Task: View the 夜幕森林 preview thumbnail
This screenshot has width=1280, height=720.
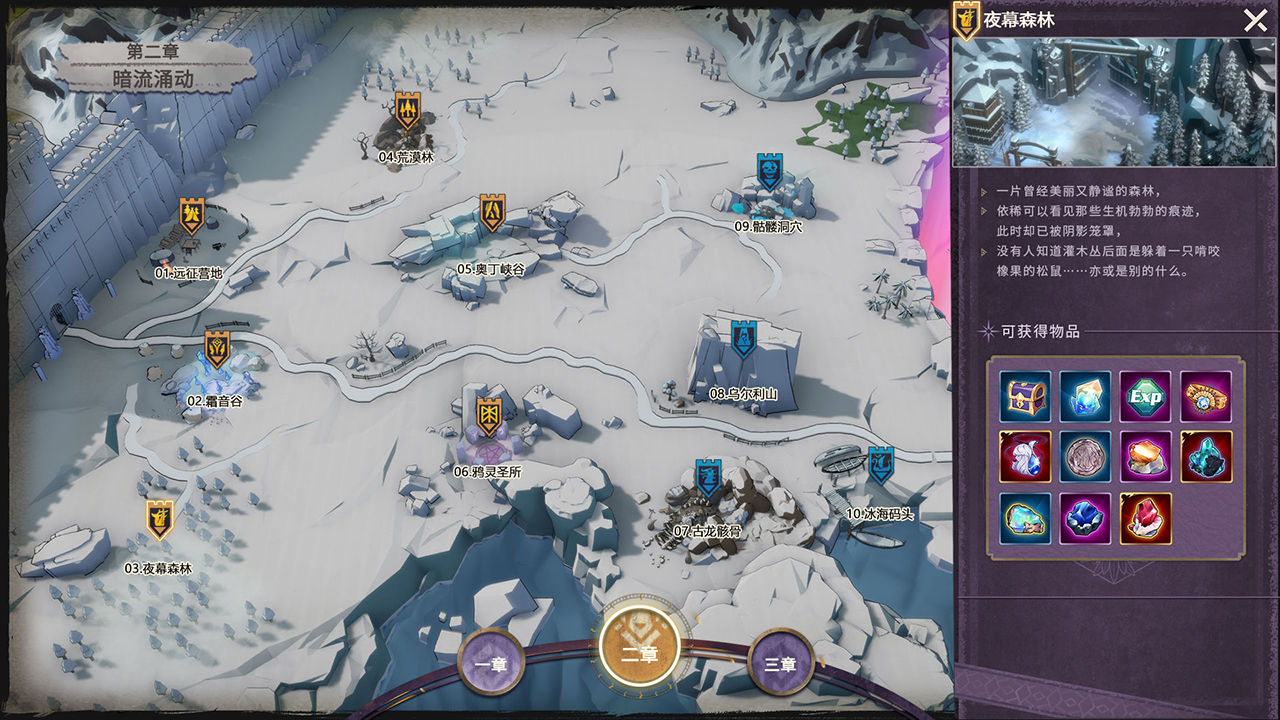Action: point(1114,102)
